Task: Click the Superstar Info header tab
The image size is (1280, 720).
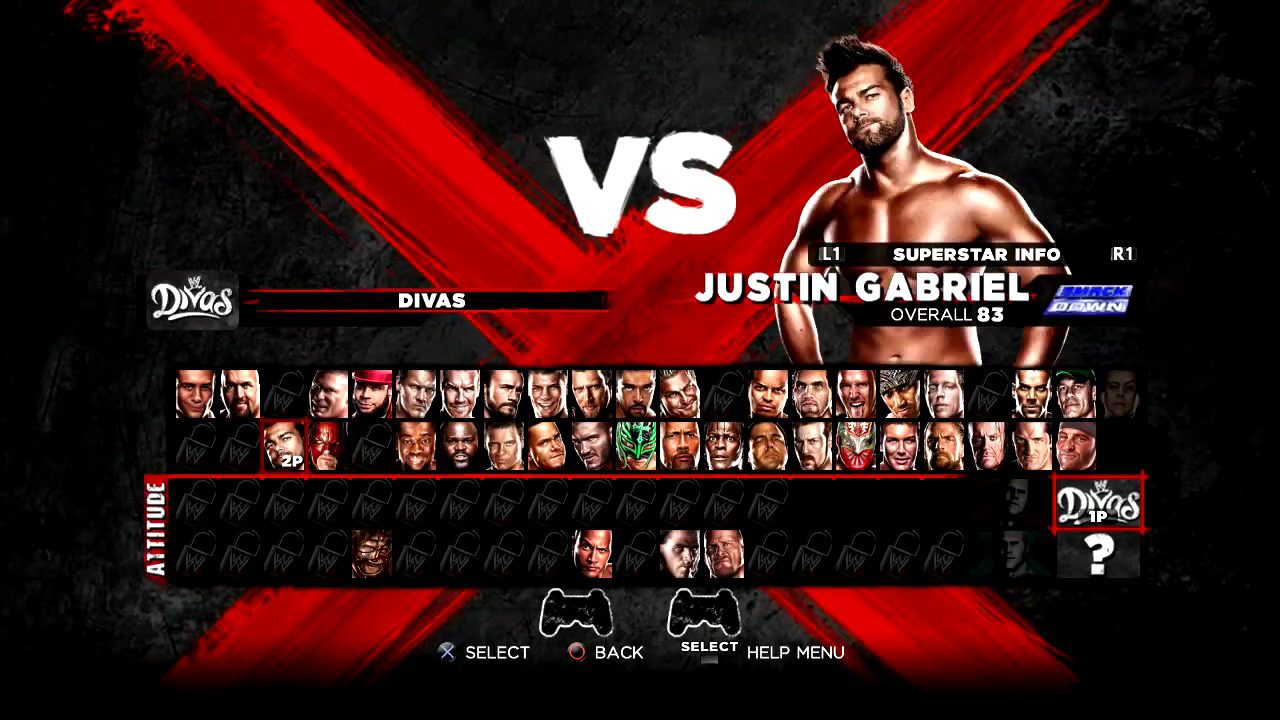Action: click(x=975, y=254)
